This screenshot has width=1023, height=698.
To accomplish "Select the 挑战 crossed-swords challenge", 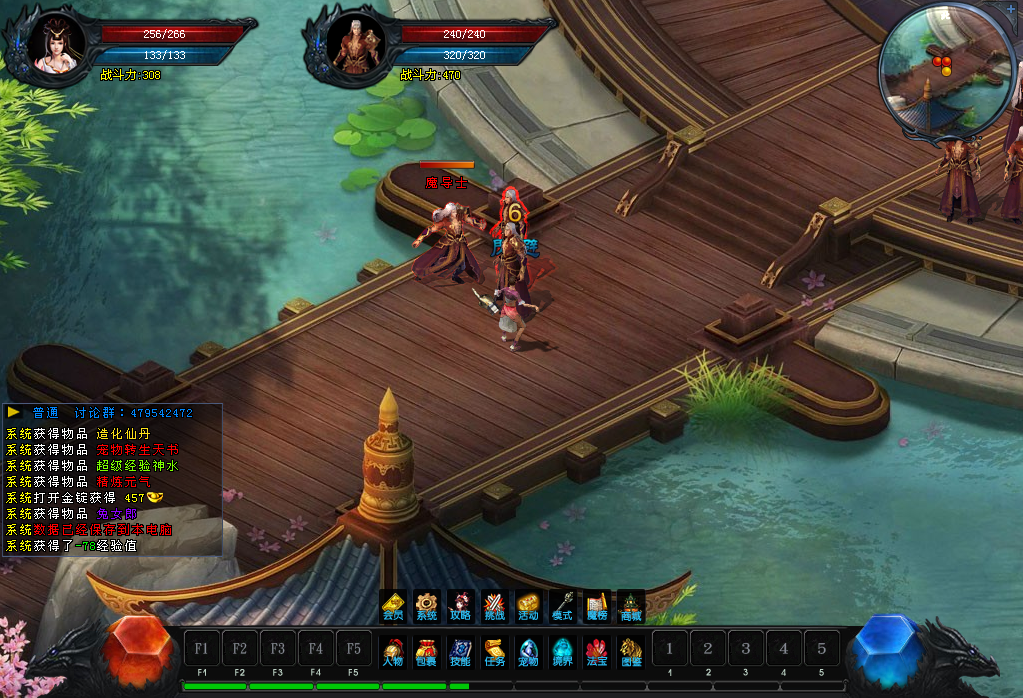I will tap(494, 606).
